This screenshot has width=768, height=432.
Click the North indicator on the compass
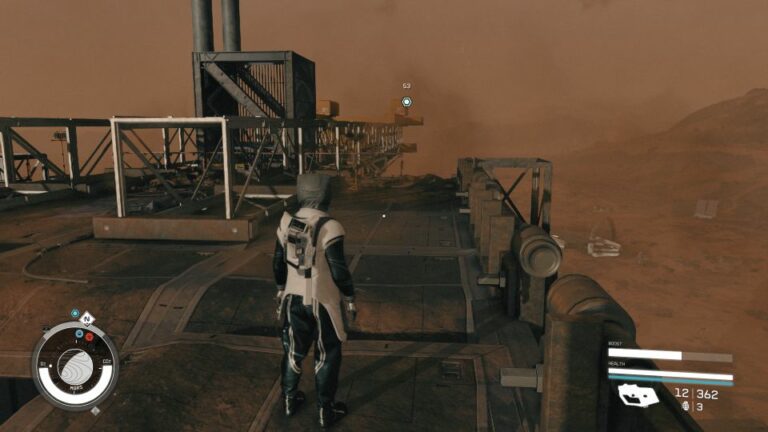click(x=88, y=319)
